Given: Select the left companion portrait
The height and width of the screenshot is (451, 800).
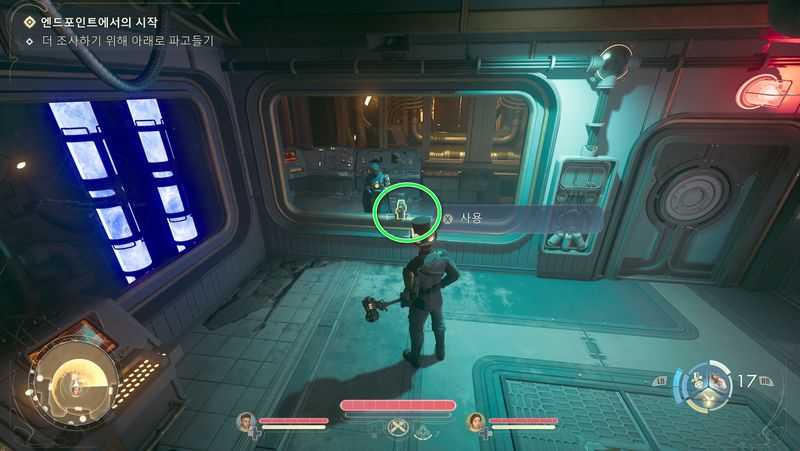Looking at the screenshot, I should (246, 421).
